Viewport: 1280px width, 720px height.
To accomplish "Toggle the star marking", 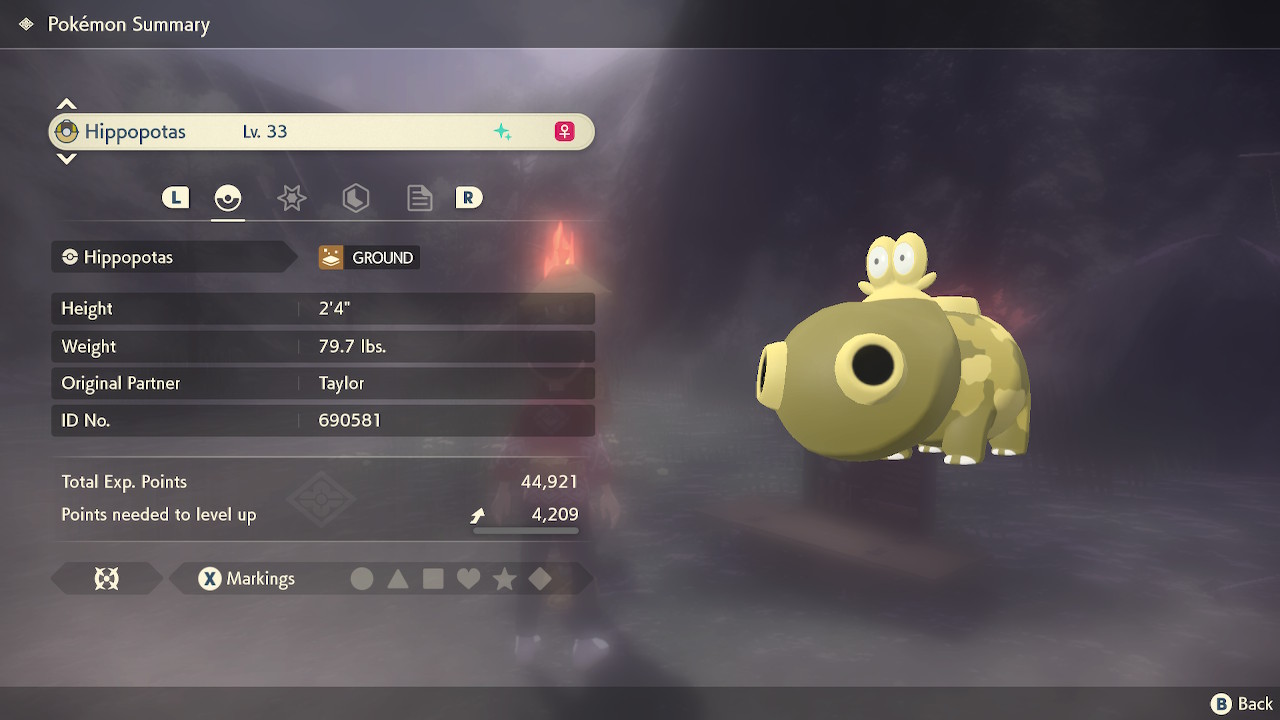I will coord(504,579).
